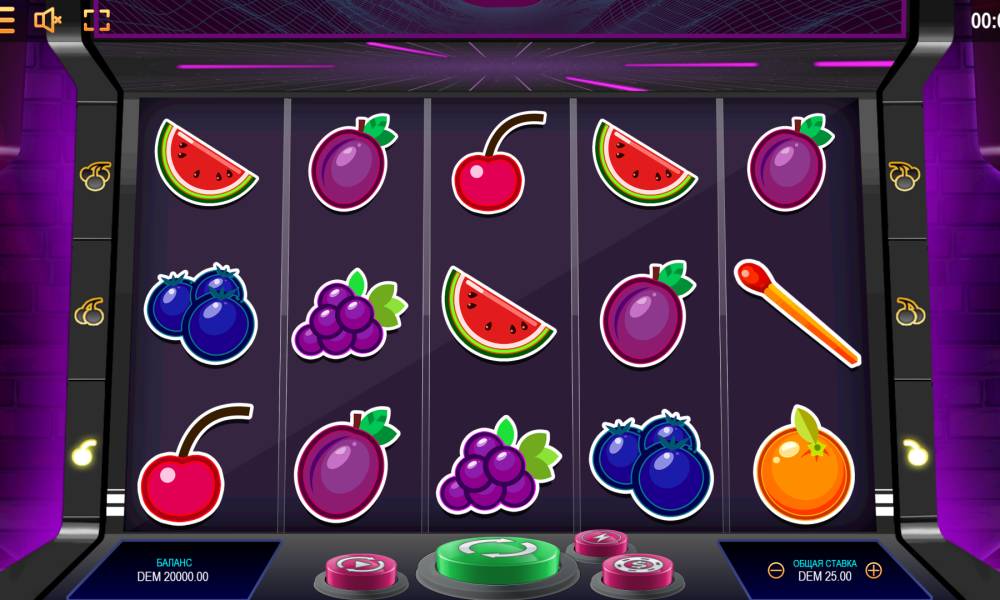Viewport: 1000px width, 600px height.
Task: Decrease the total bet with minus
Action: pyautogui.click(x=776, y=570)
